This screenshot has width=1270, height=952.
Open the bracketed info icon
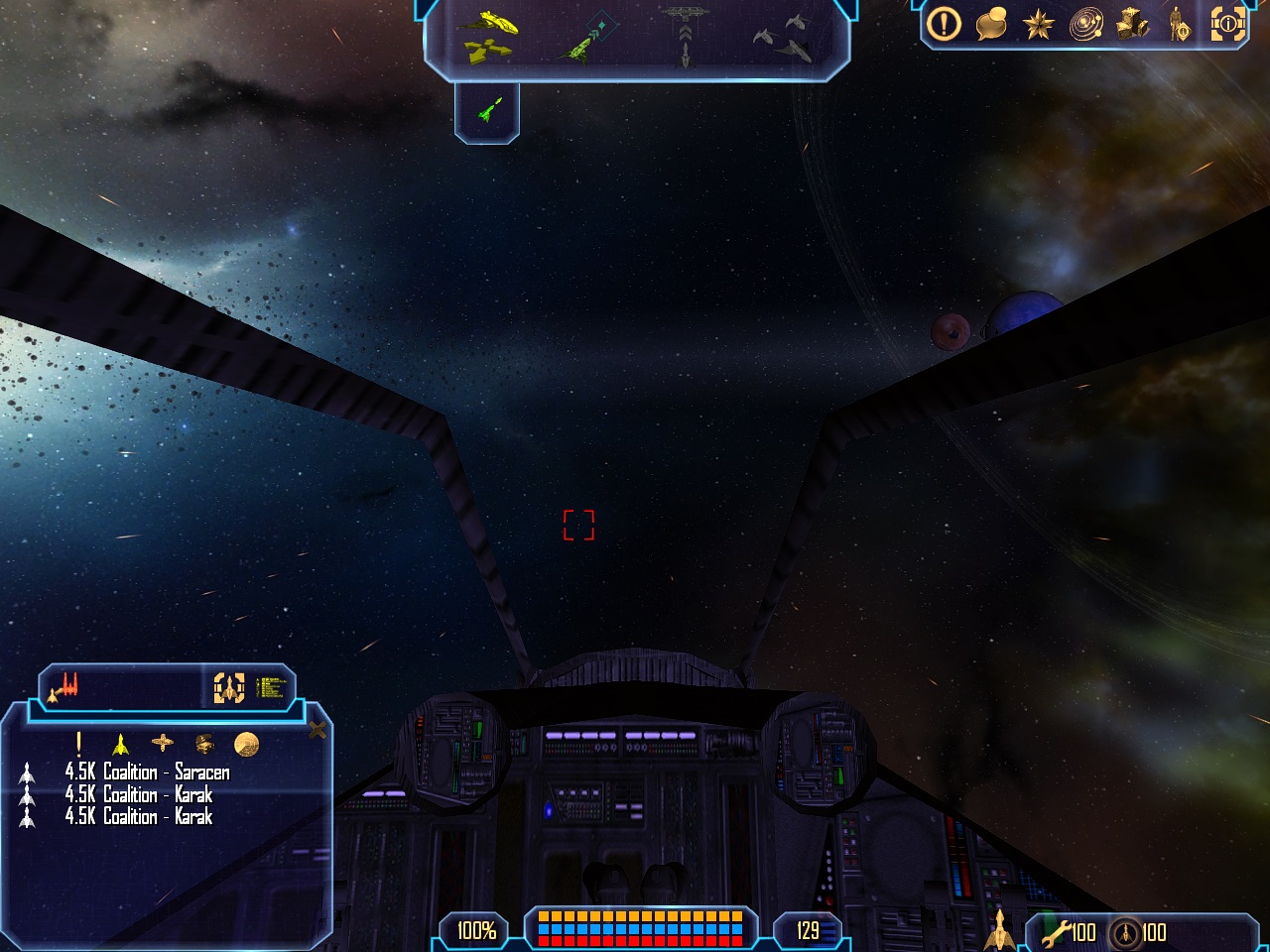point(1227,24)
